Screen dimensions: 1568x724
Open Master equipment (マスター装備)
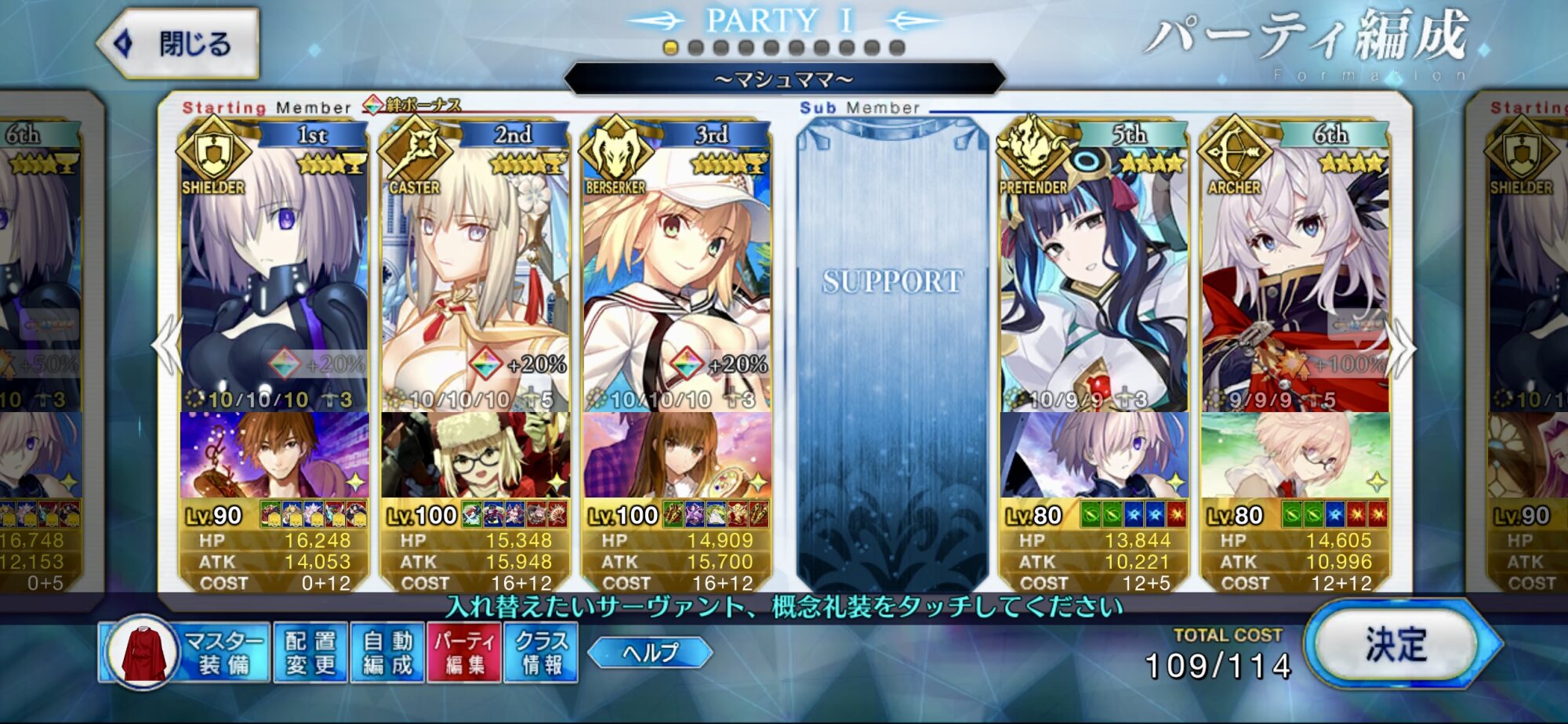tap(185, 653)
